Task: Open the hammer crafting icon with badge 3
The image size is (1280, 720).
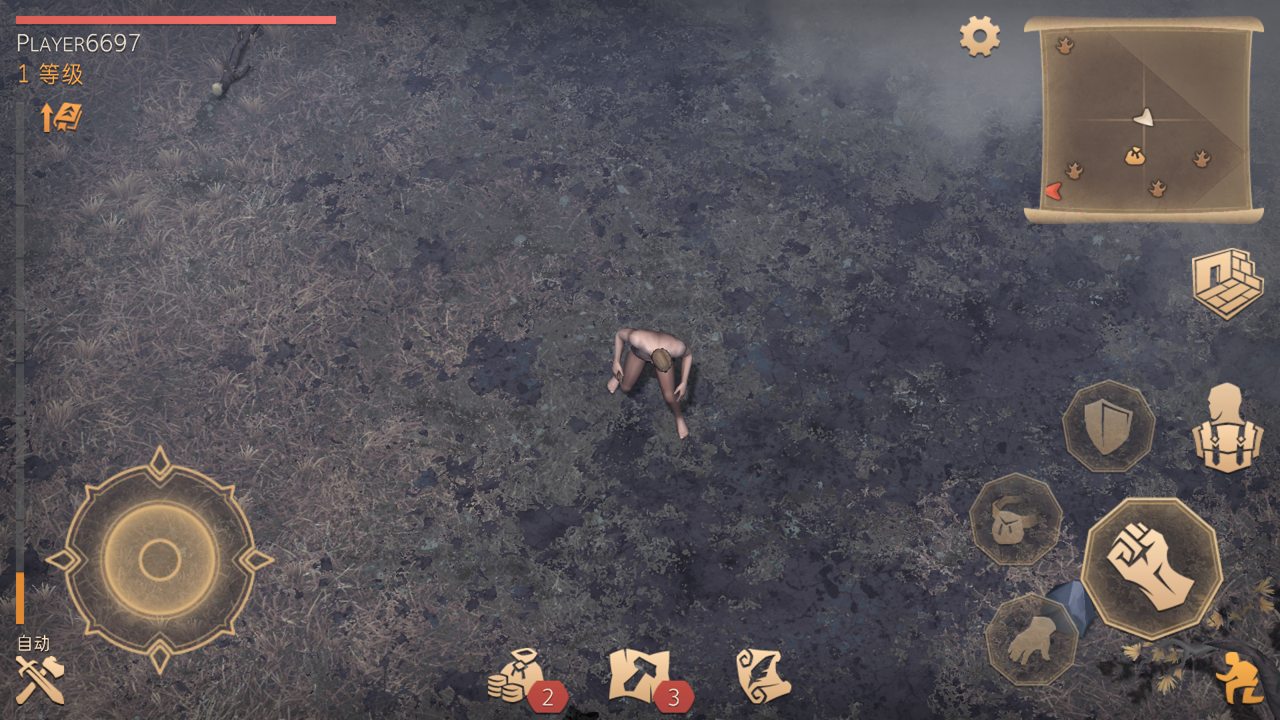Action: tap(637, 675)
